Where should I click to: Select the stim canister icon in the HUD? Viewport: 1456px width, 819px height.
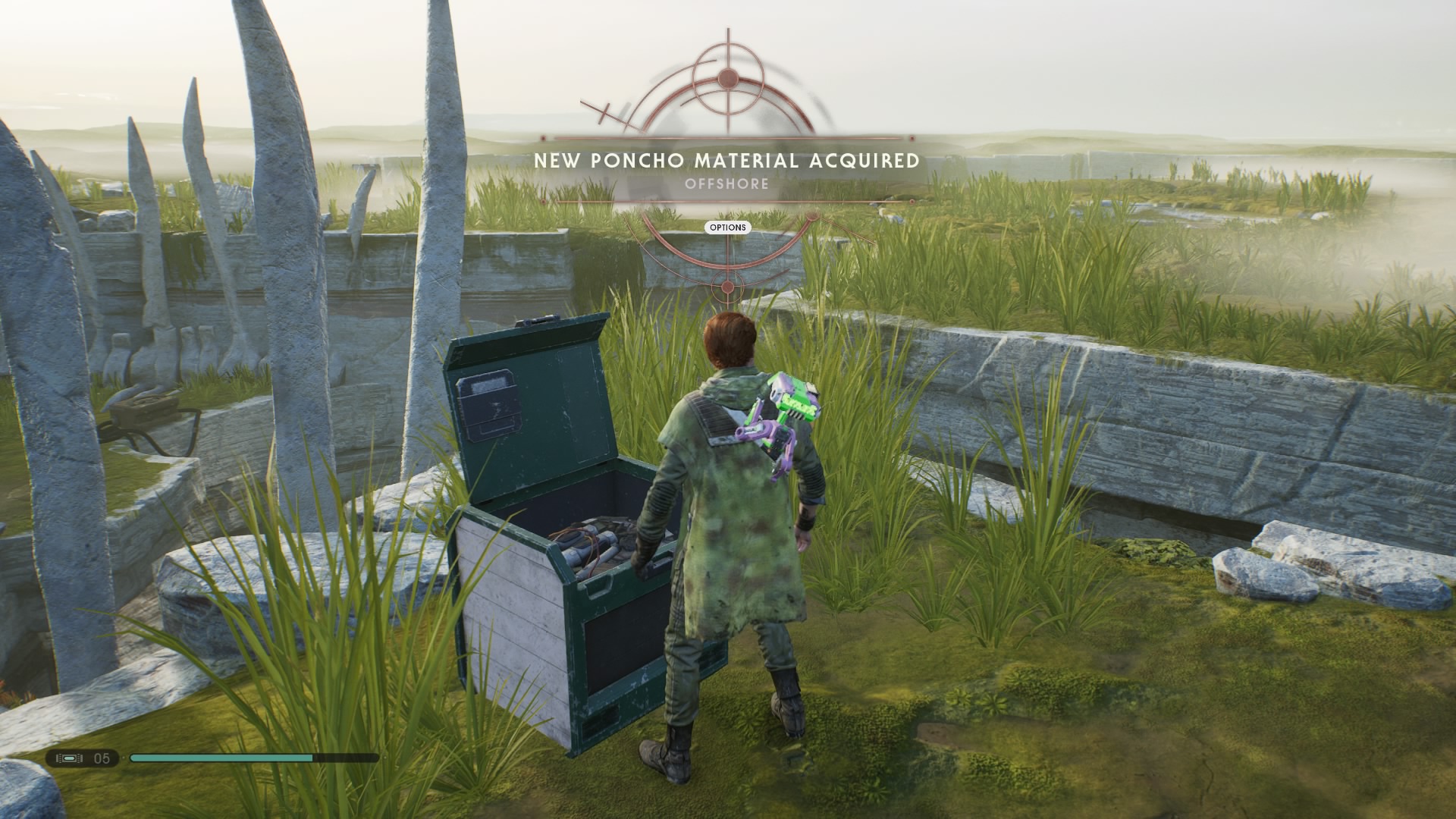[71, 758]
